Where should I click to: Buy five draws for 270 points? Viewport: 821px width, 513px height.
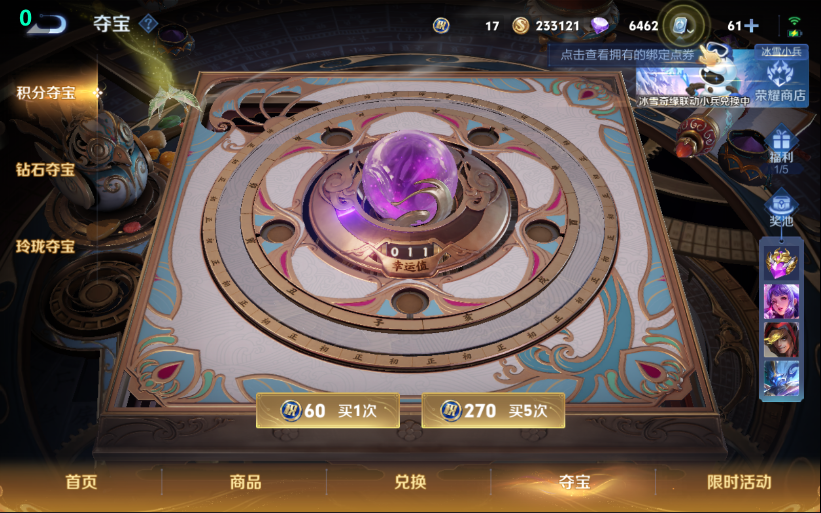[x=493, y=410]
